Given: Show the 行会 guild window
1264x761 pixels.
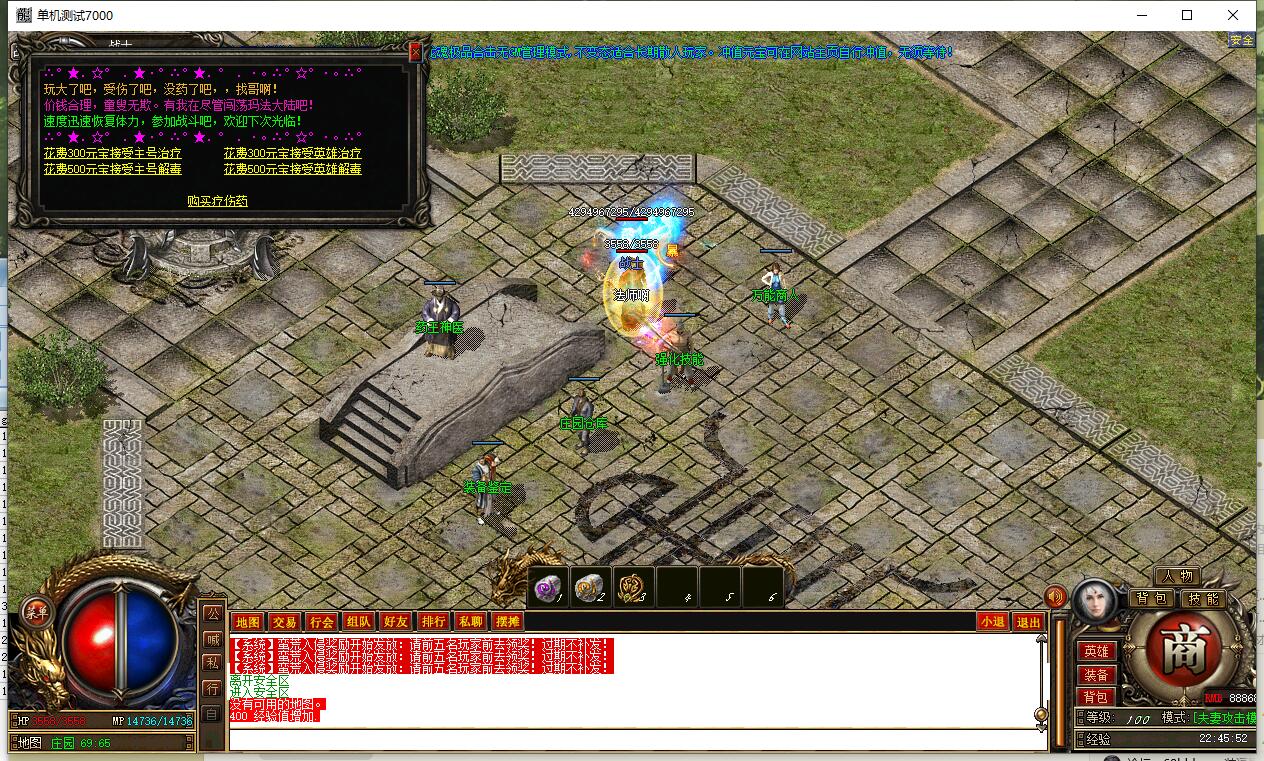Looking at the screenshot, I should pos(320,622).
